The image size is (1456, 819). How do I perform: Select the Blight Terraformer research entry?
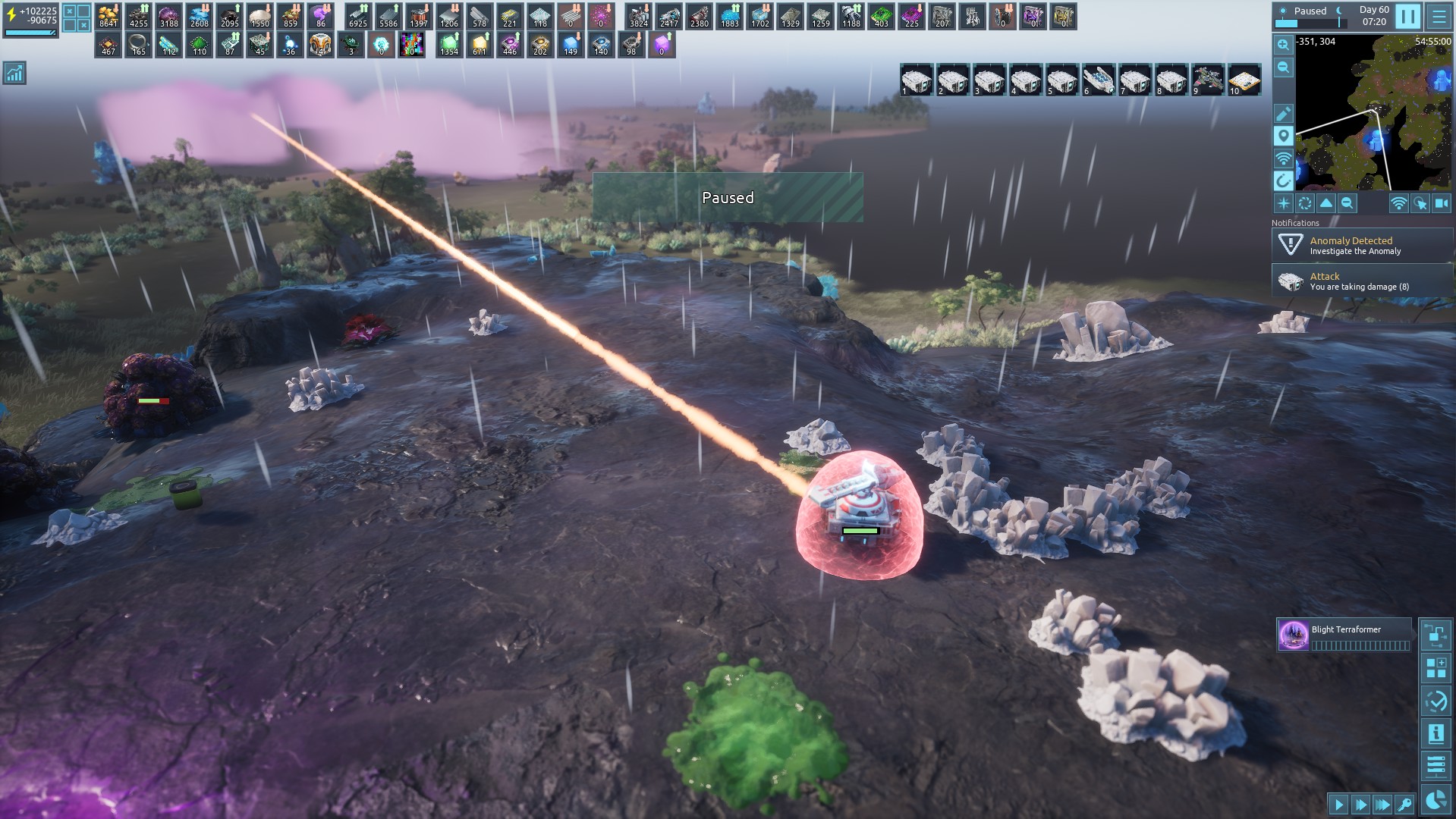[1344, 635]
